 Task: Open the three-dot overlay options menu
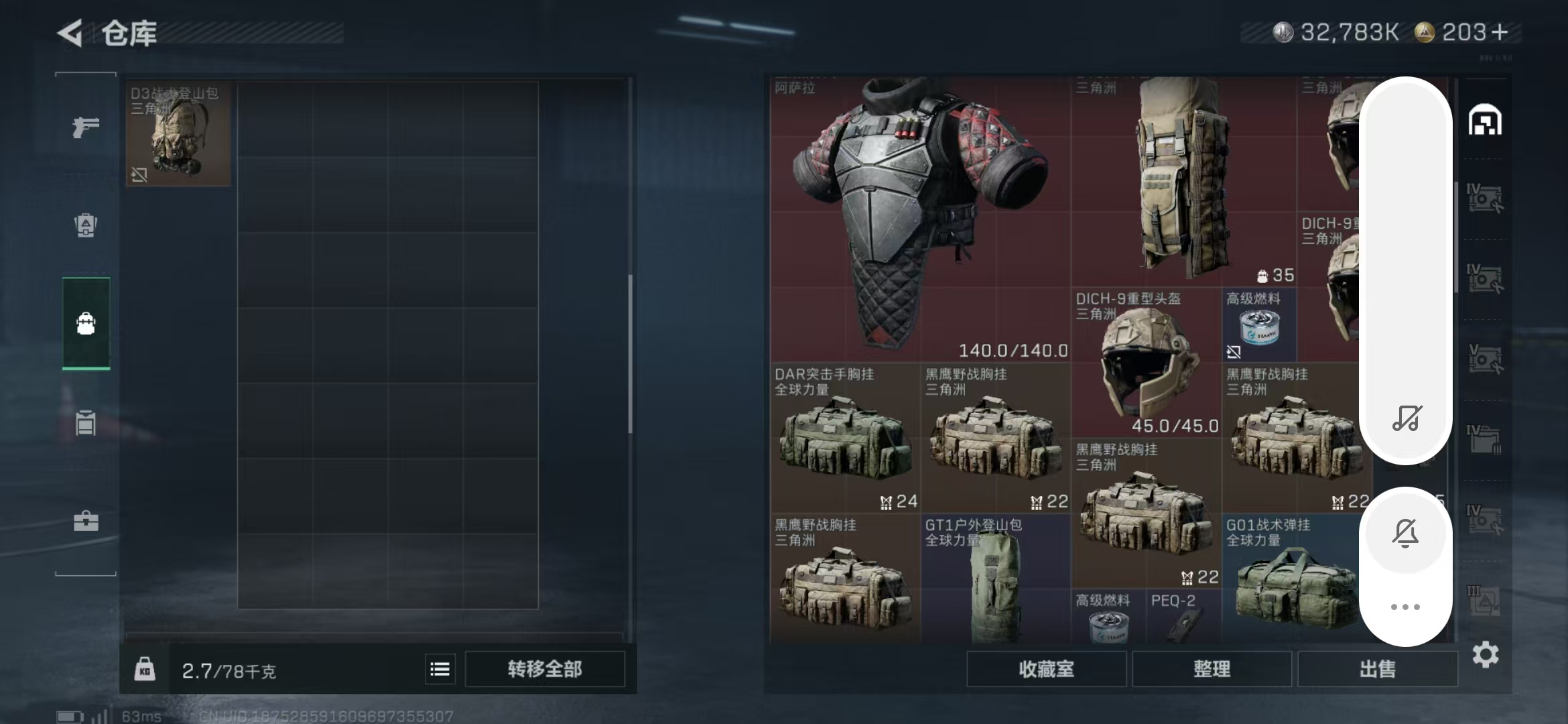point(1407,607)
